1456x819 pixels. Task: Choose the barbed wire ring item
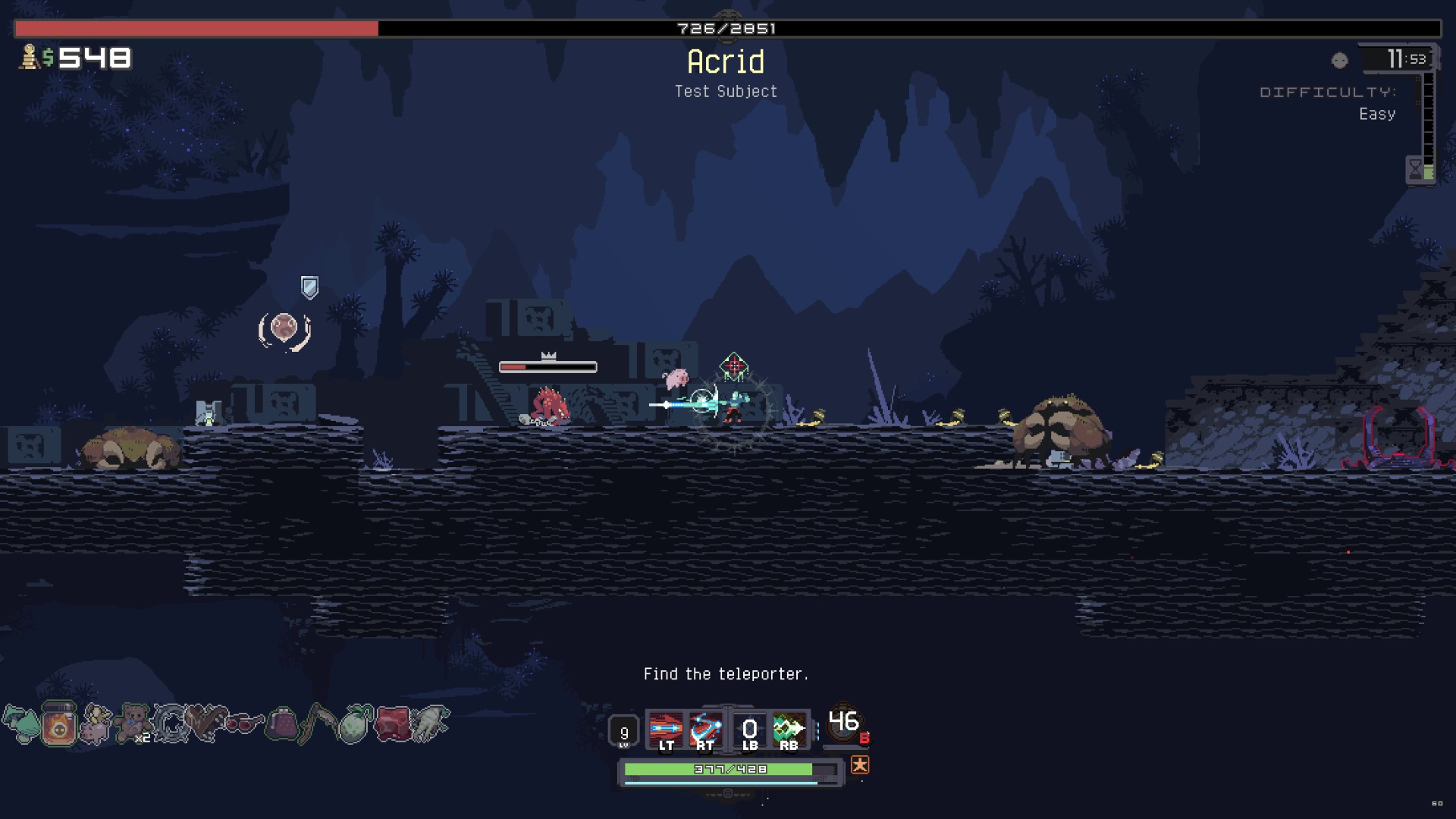pyautogui.click(x=171, y=723)
